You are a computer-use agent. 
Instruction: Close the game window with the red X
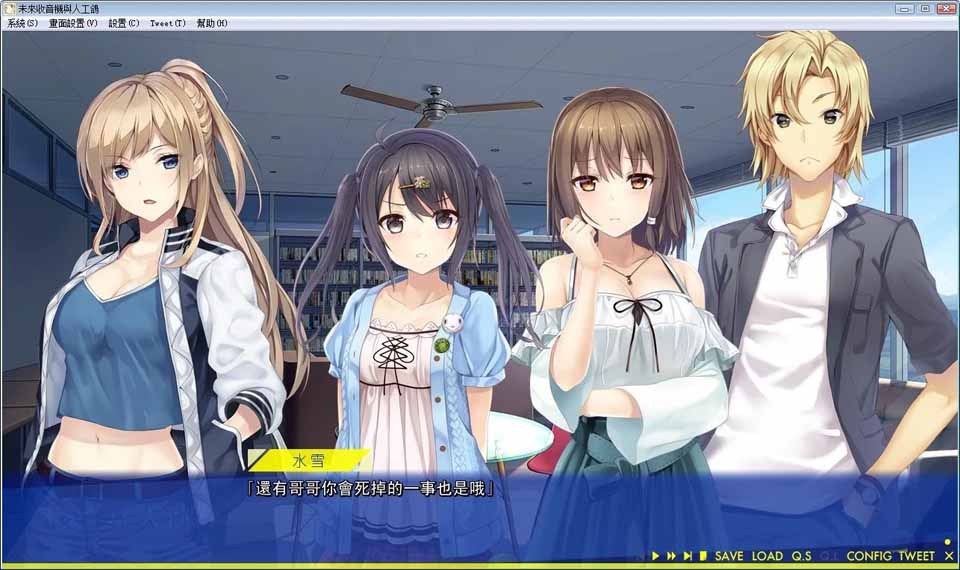tap(945, 8)
